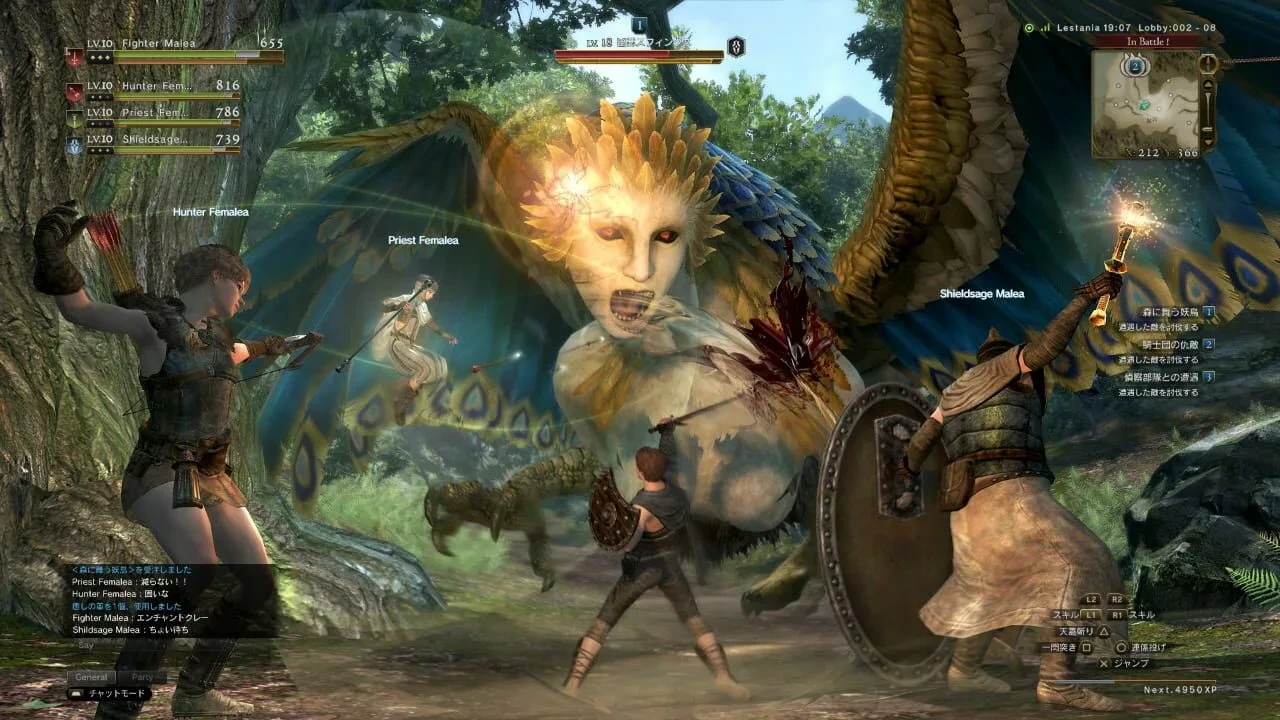Toggle the L2 shortcut prompt

point(1089,599)
